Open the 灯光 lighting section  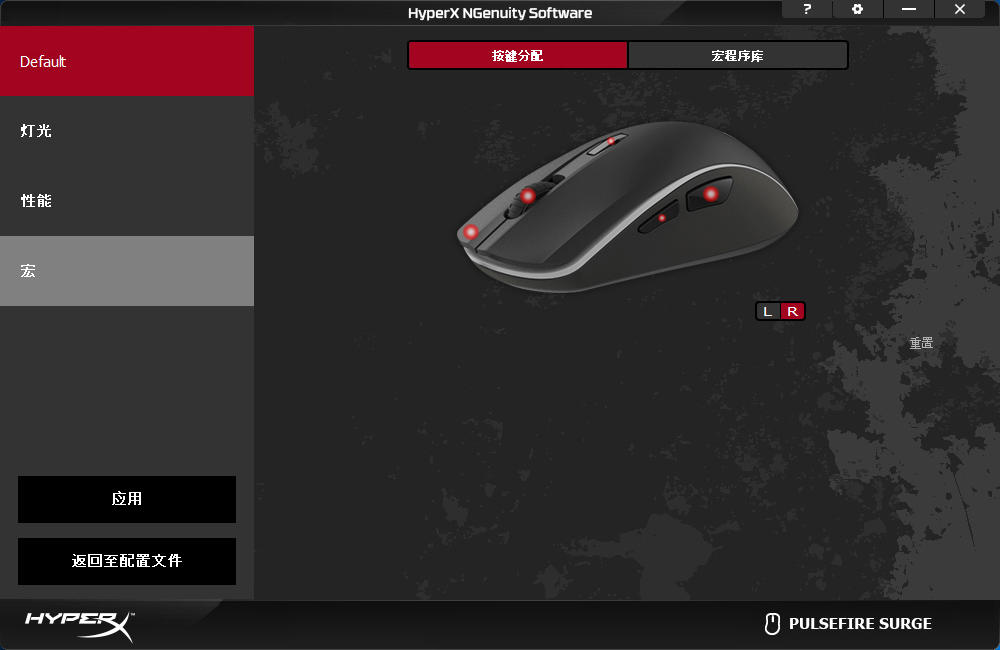[x=127, y=131]
